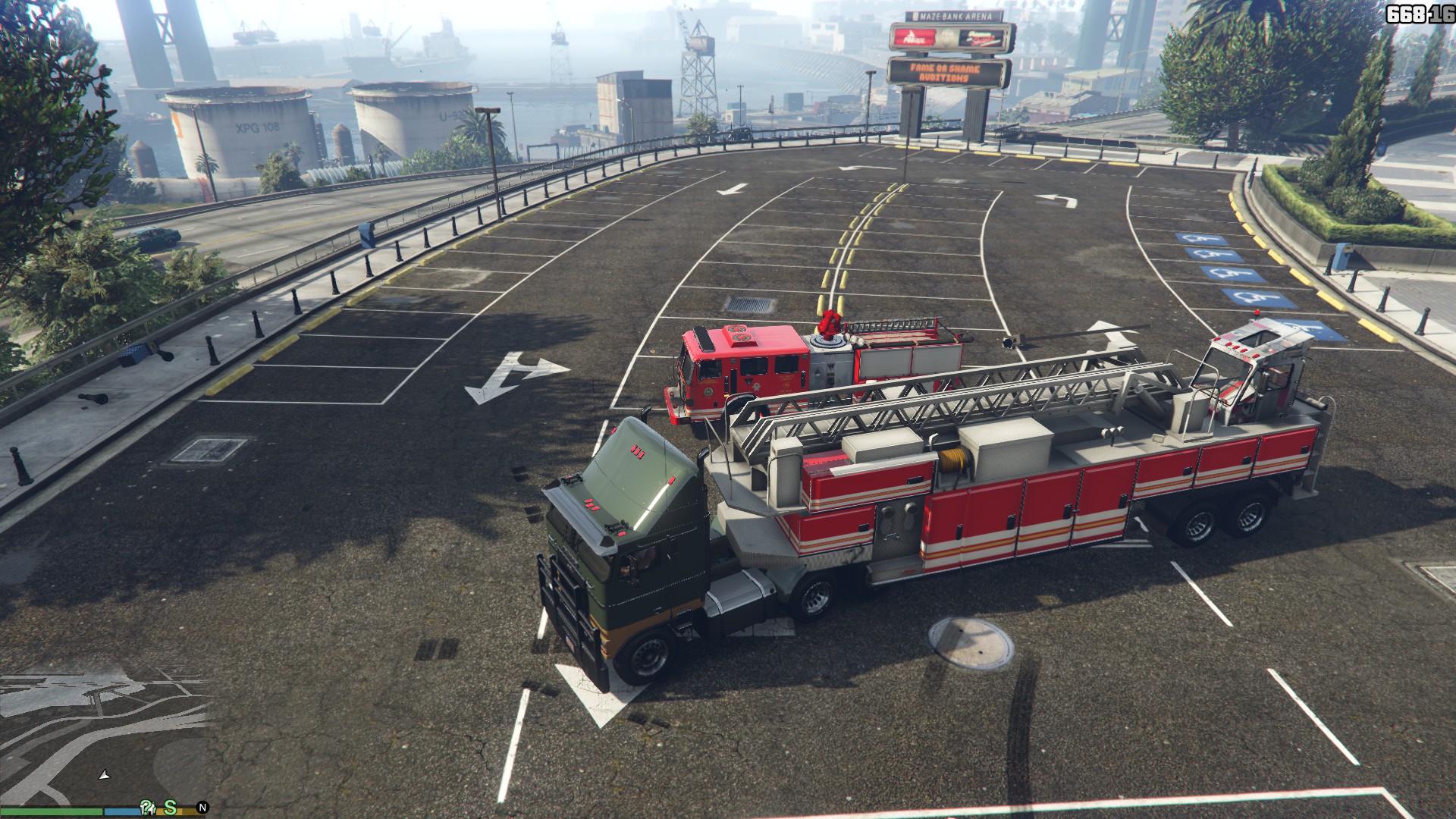
Task: Select the white player arrow on minimap
Action: pos(105,775)
